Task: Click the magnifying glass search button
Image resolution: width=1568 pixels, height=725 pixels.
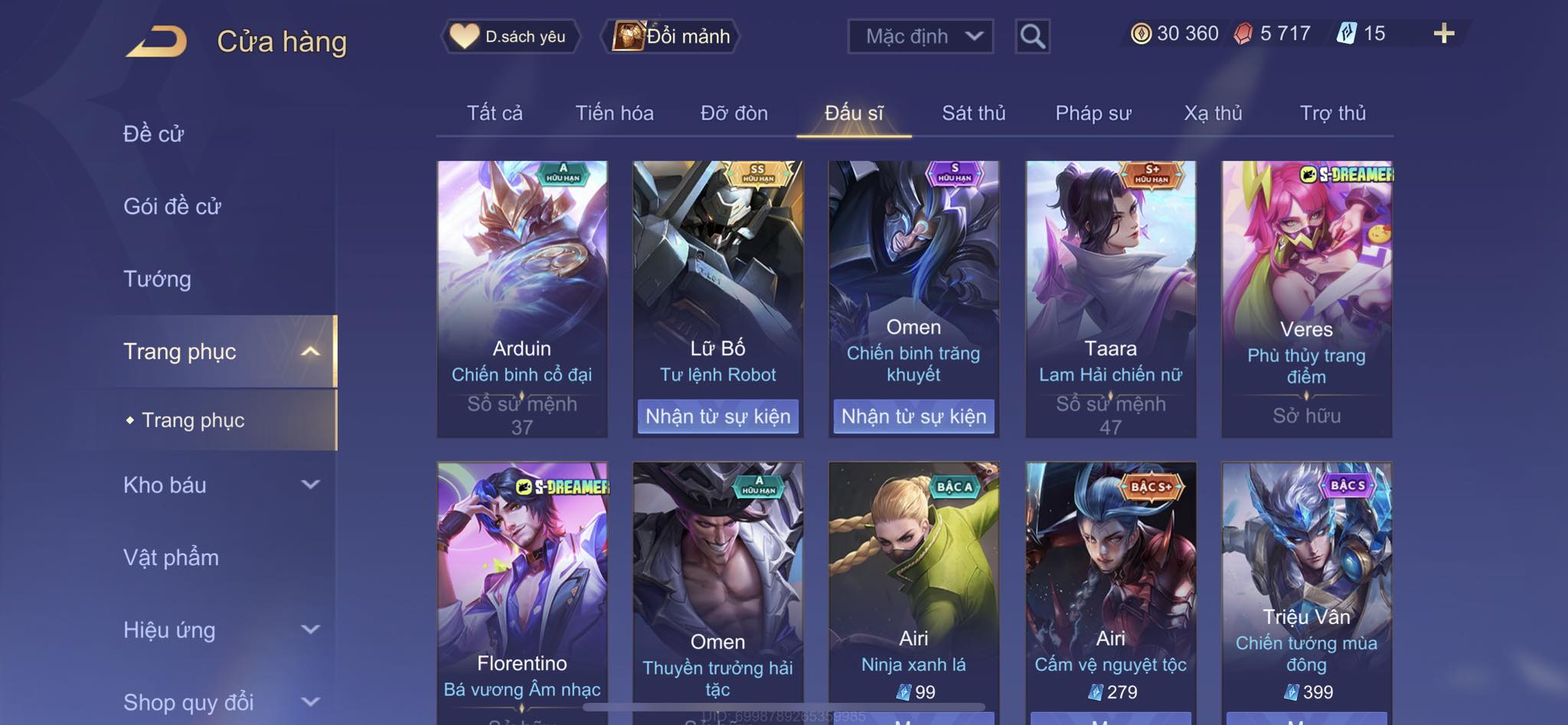Action: click(1032, 36)
